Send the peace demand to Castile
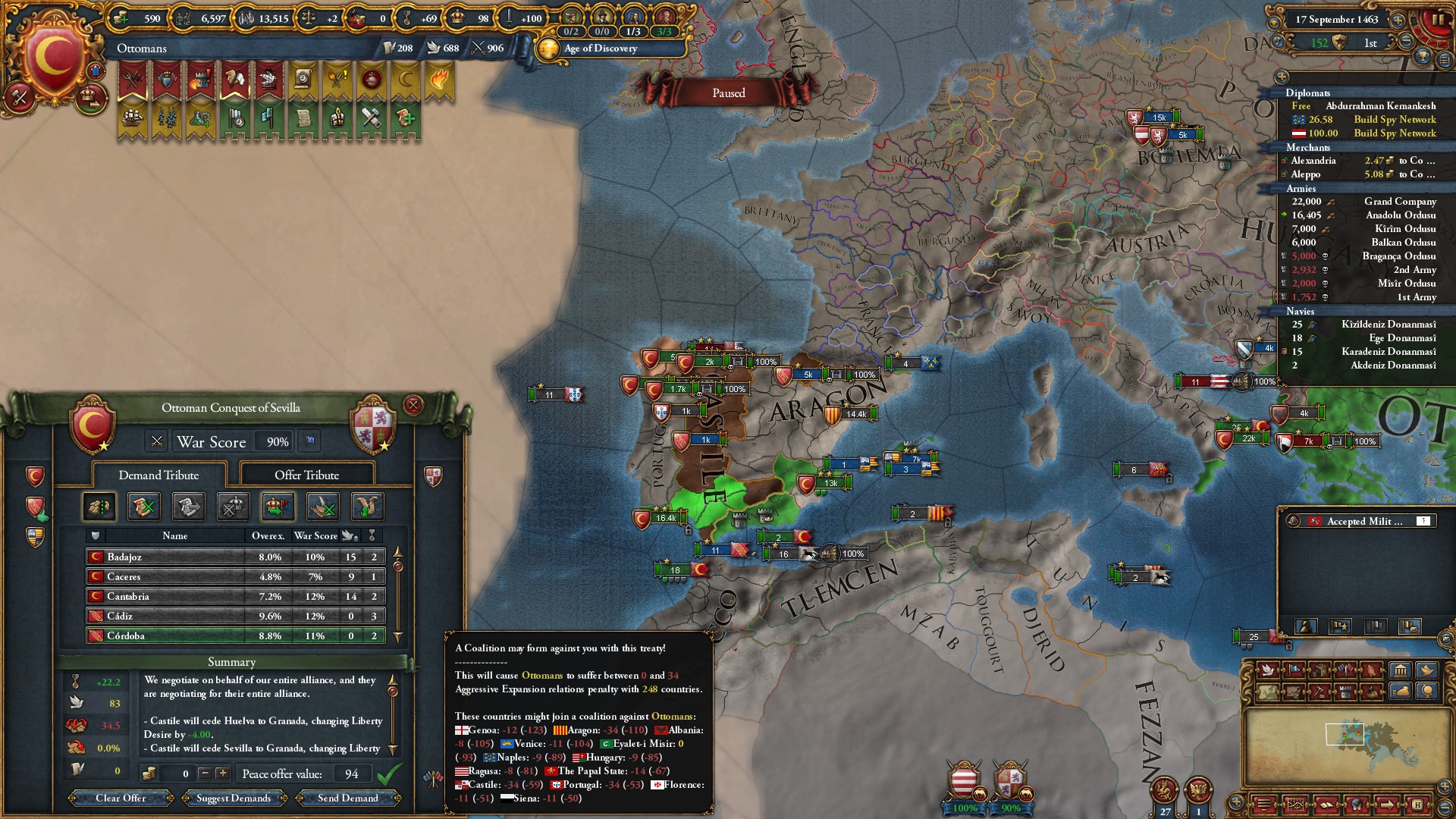 pyautogui.click(x=347, y=798)
